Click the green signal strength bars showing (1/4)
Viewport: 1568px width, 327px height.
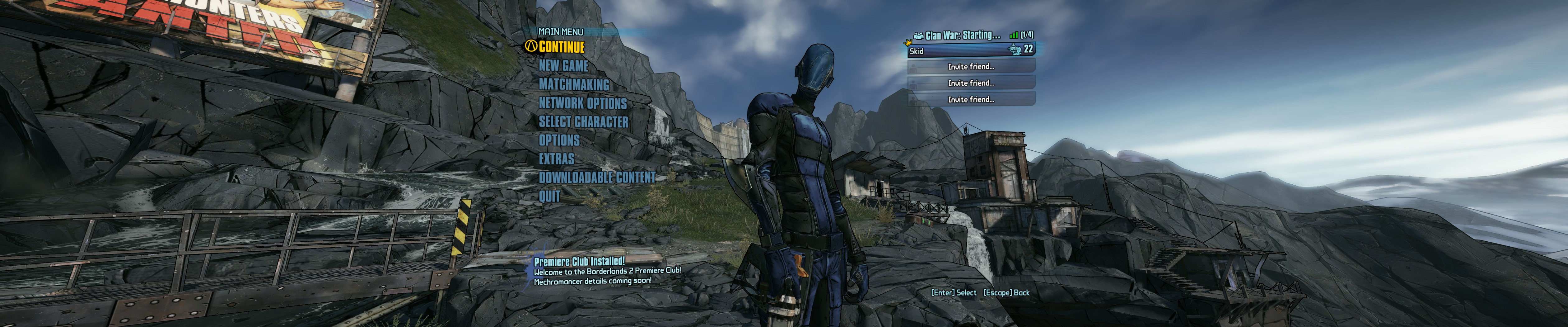coord(1014,35)
